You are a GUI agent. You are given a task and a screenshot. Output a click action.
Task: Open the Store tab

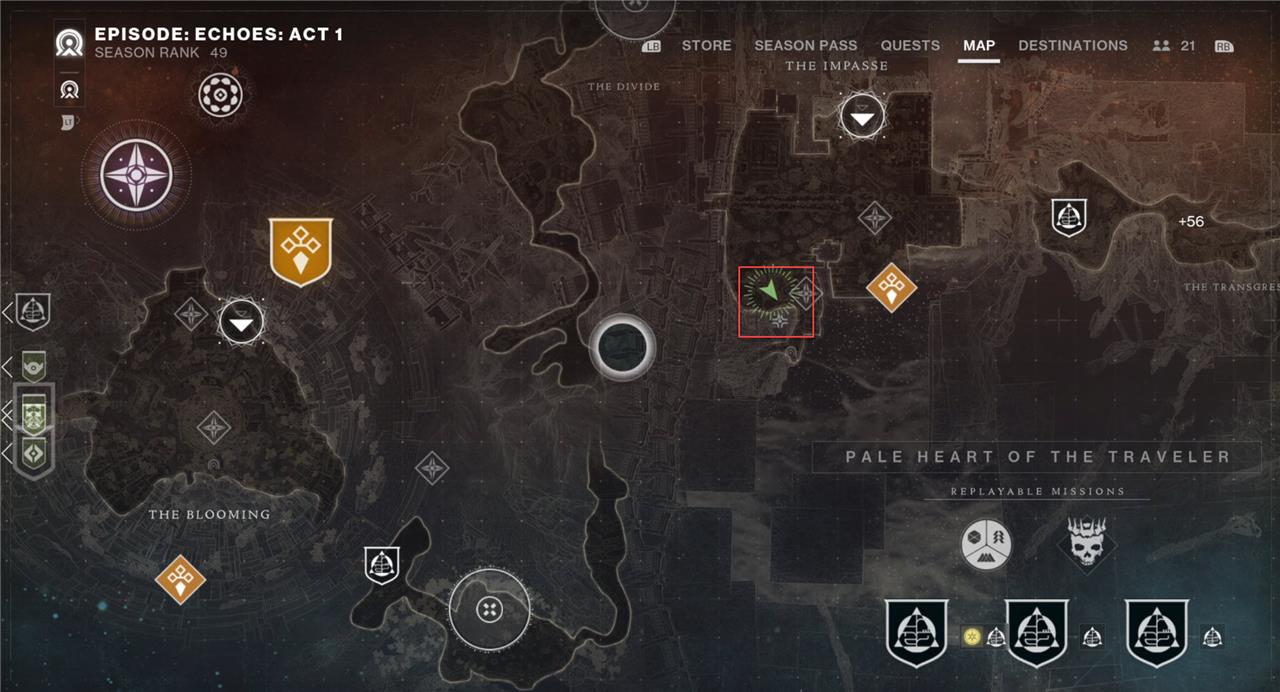click(x=706, y=45)
